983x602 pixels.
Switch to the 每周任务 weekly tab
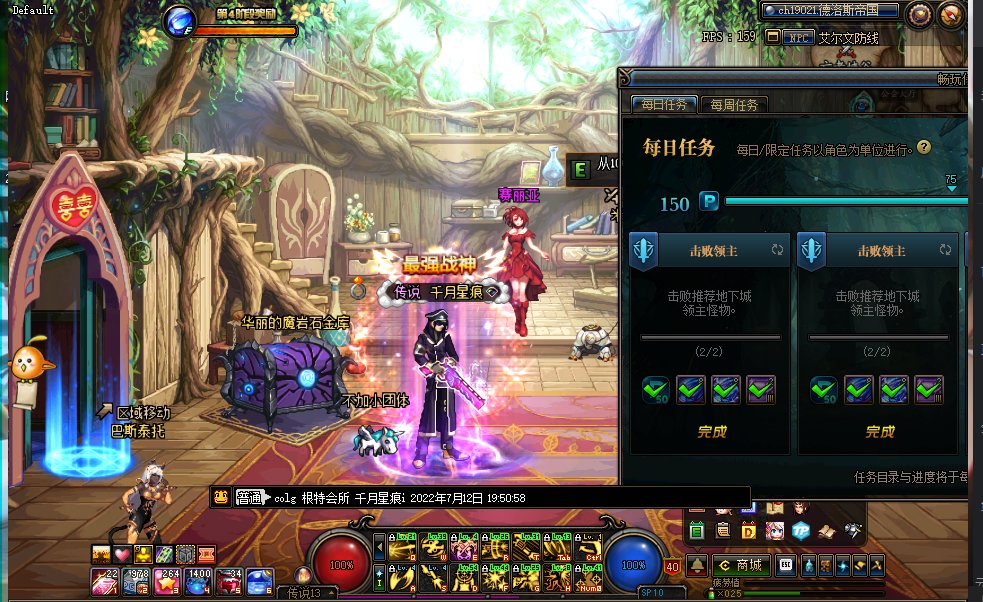point(733,104)
